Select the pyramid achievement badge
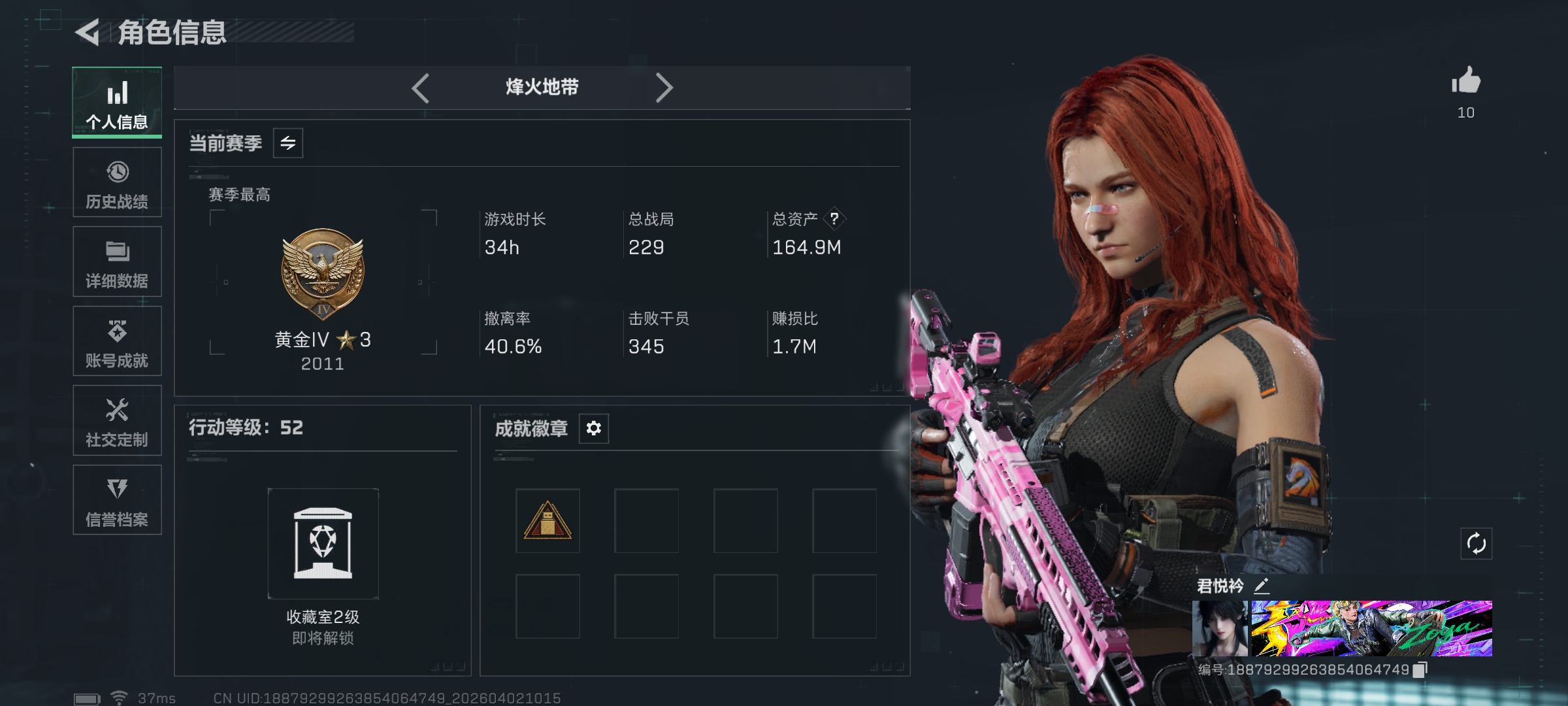This screenshot has height=706, width=1568. (547, 521)
